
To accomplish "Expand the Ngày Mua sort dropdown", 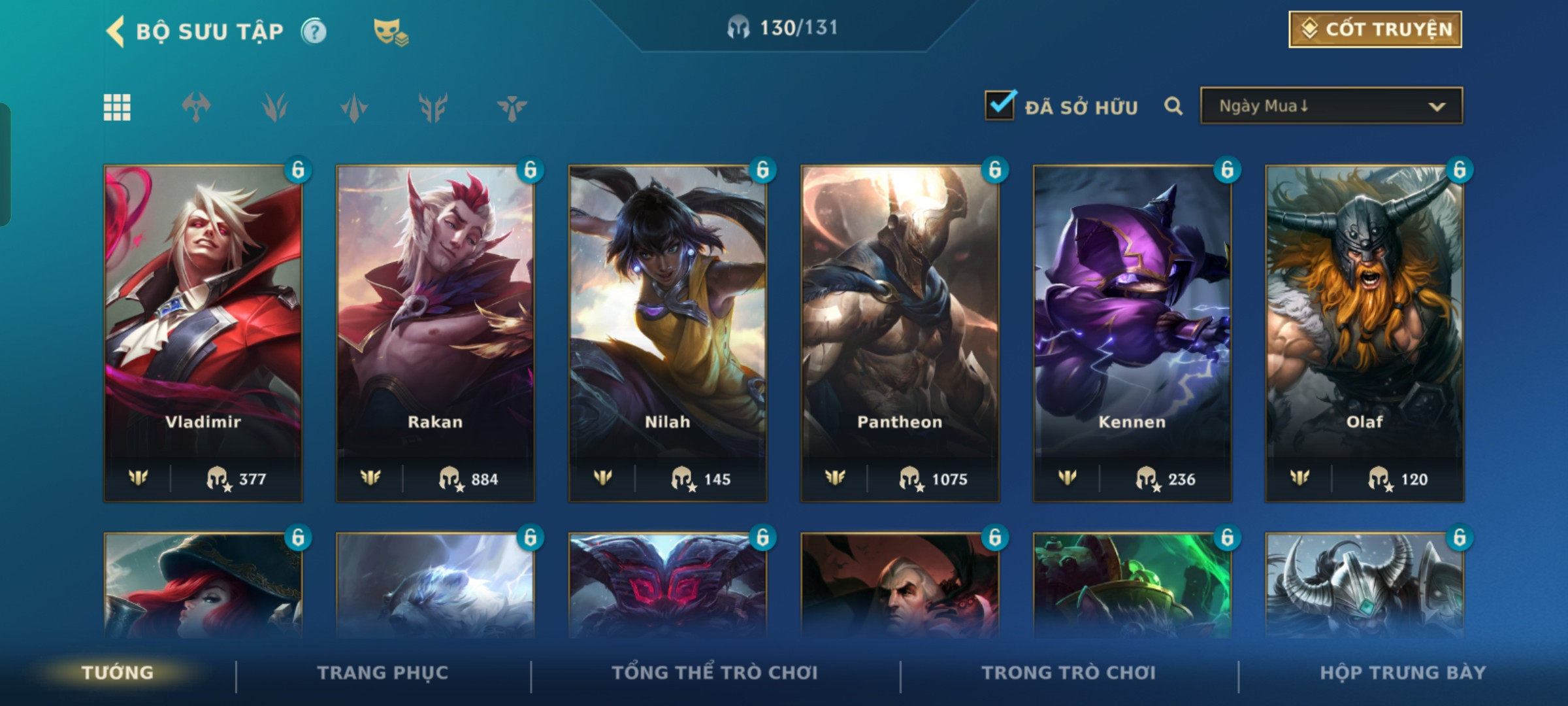I will tap(1331, 106).
